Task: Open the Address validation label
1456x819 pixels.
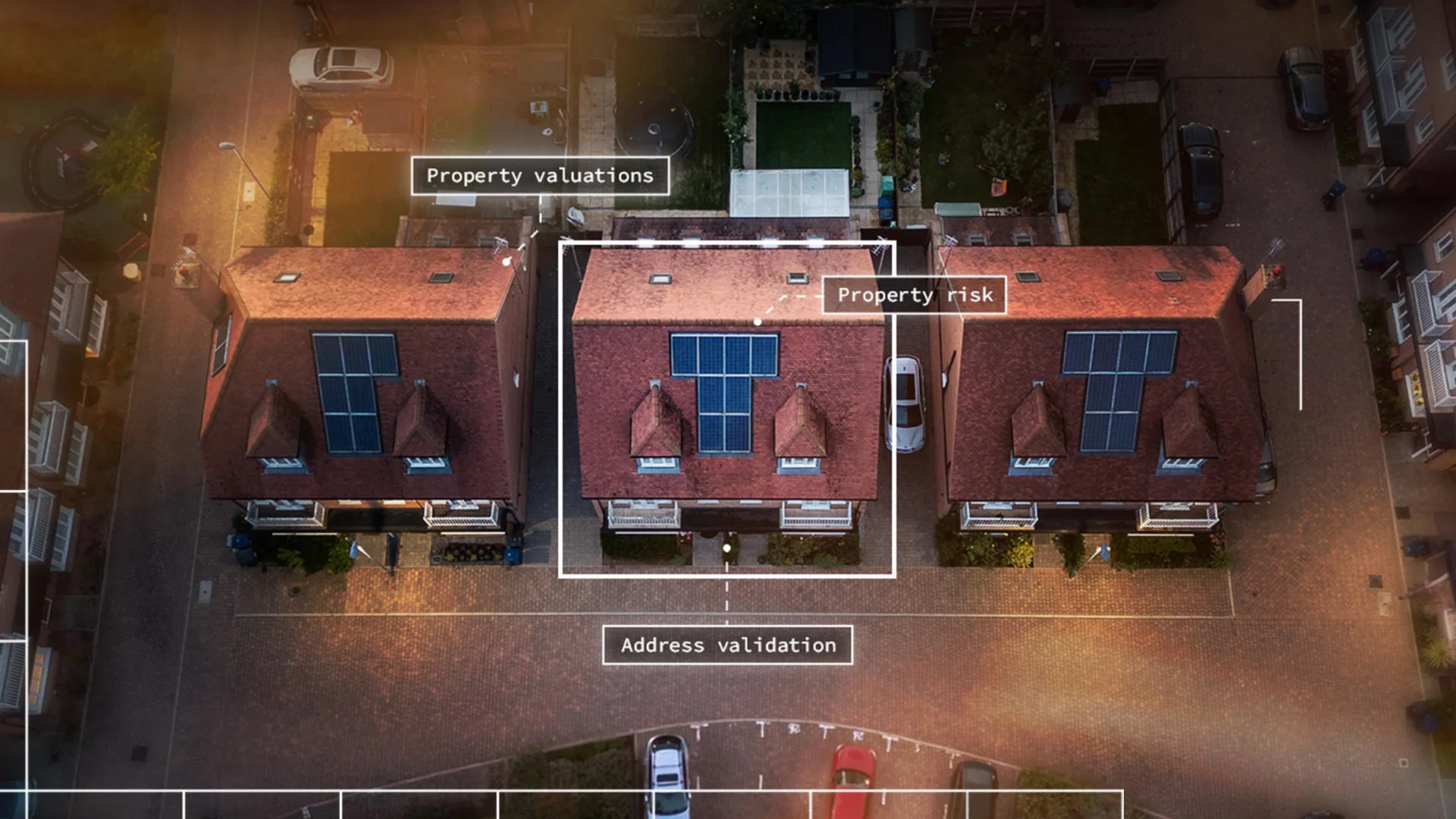Action: 728,645
